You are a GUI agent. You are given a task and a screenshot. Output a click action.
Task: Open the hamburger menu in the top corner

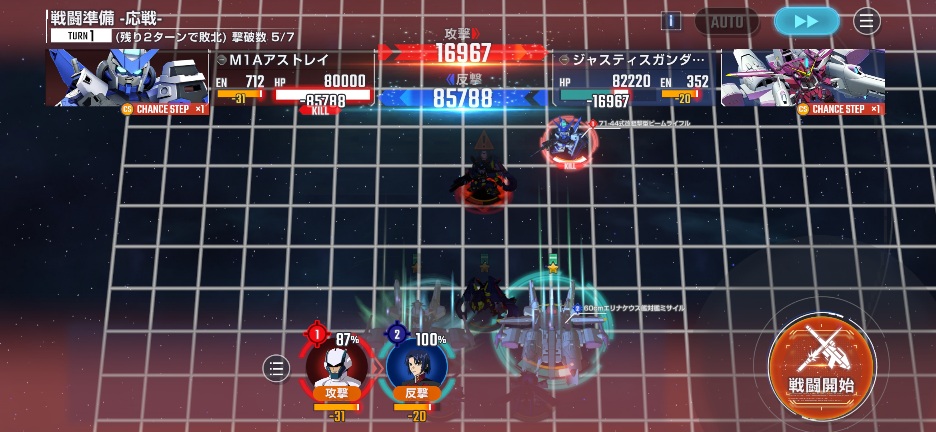pos(866,21)
